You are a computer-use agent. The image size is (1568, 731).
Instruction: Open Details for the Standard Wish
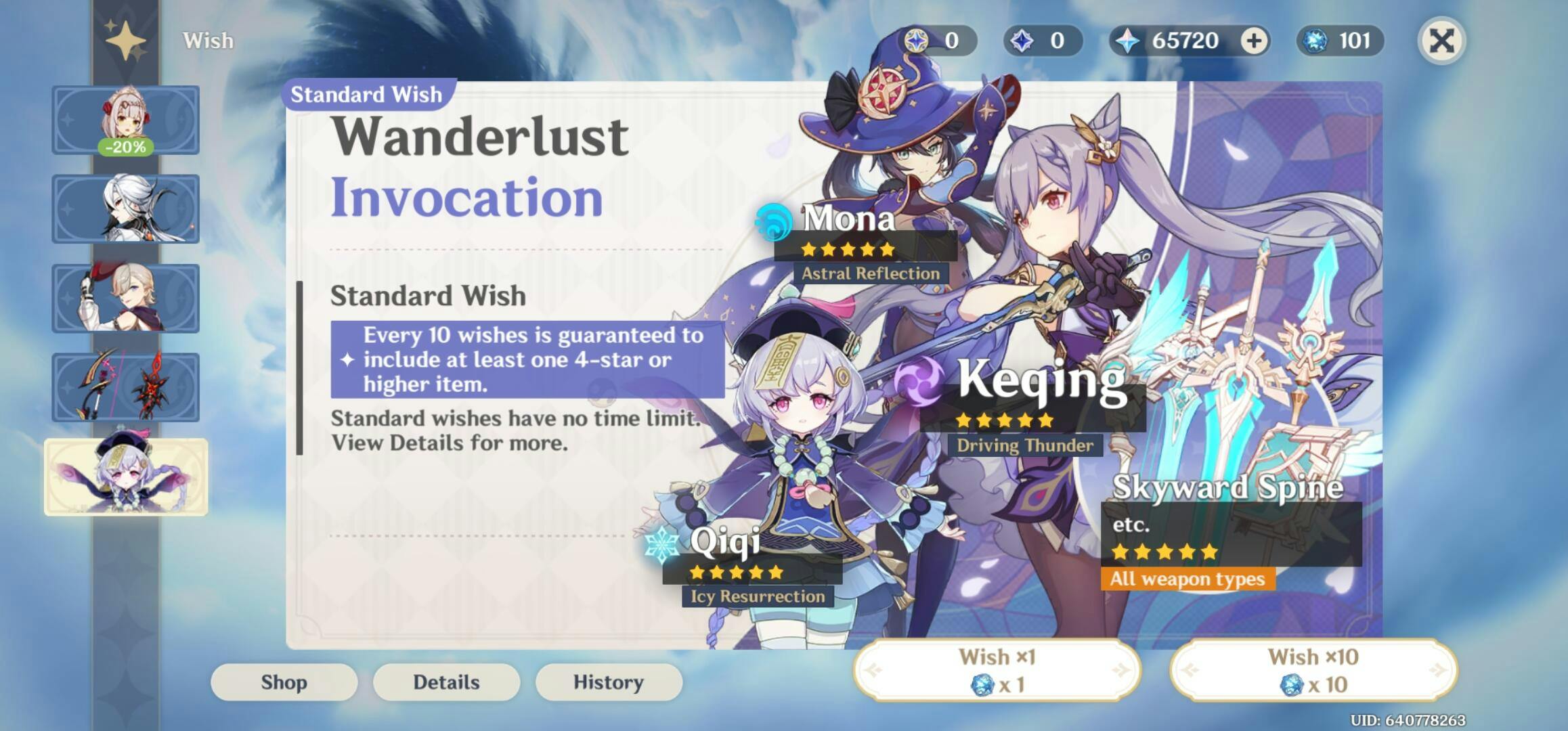[x=448, y=682]
